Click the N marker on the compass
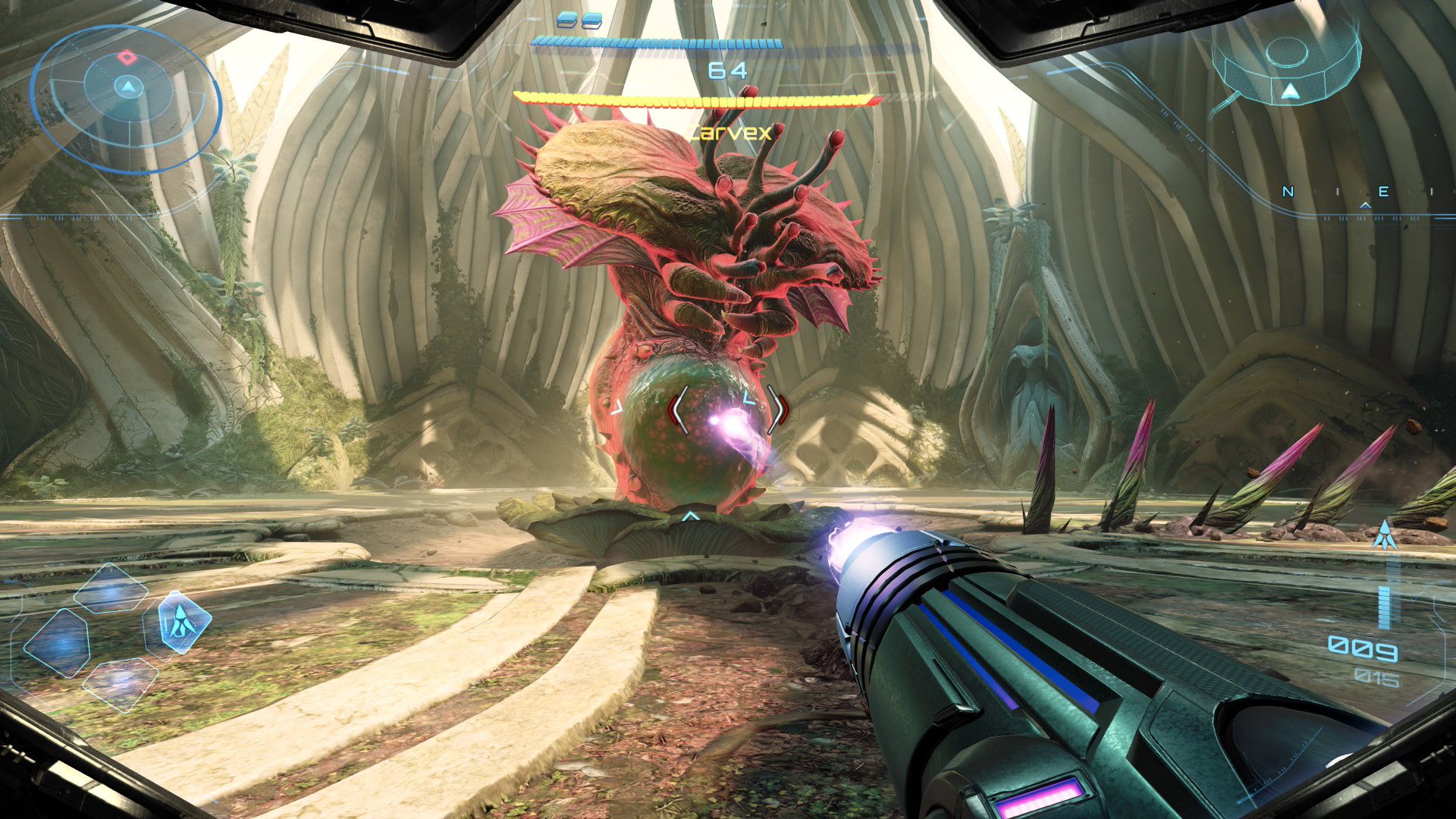 (1288, 192)
